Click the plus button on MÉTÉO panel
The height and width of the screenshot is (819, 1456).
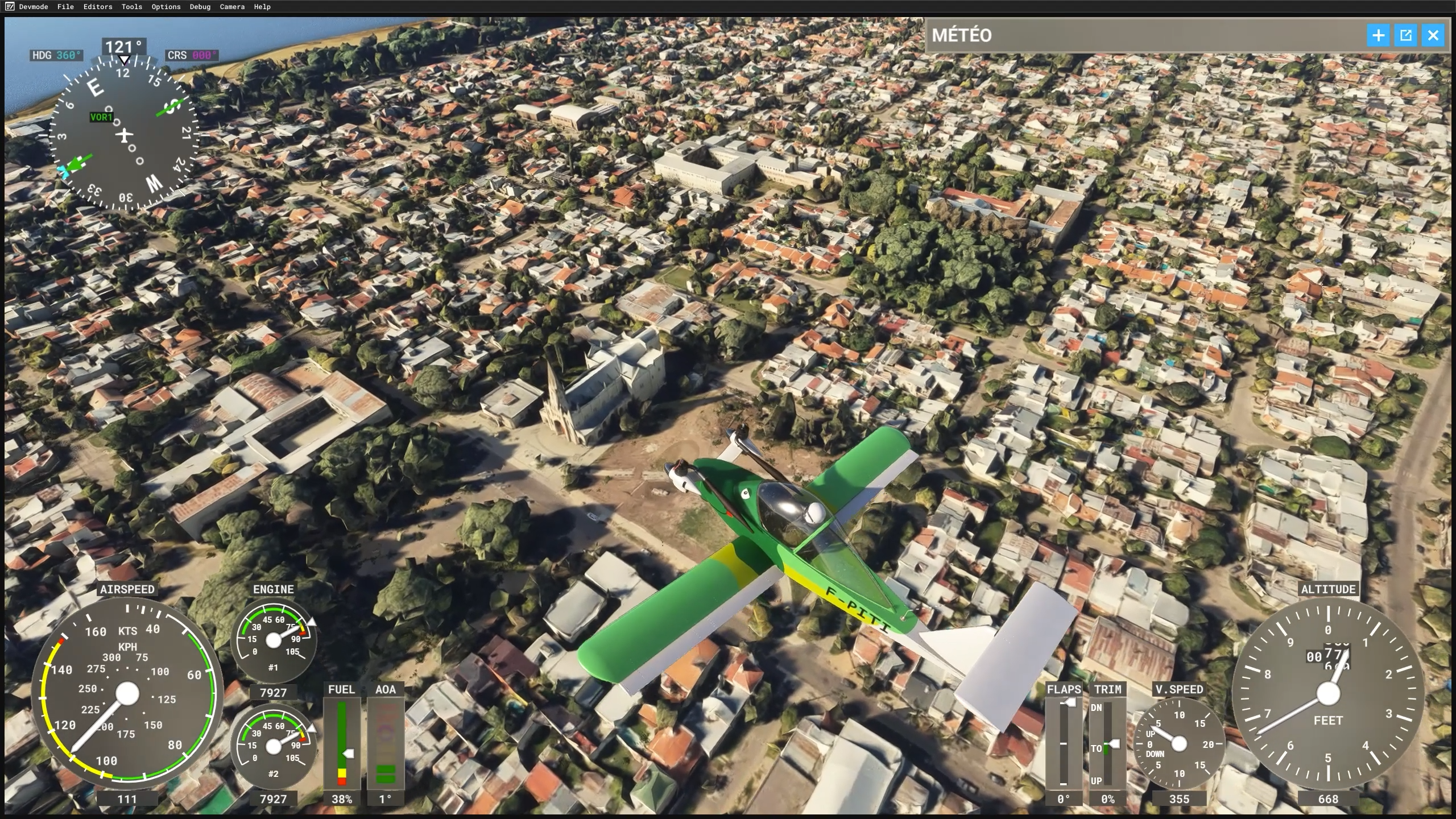(x=1378, y=36)
